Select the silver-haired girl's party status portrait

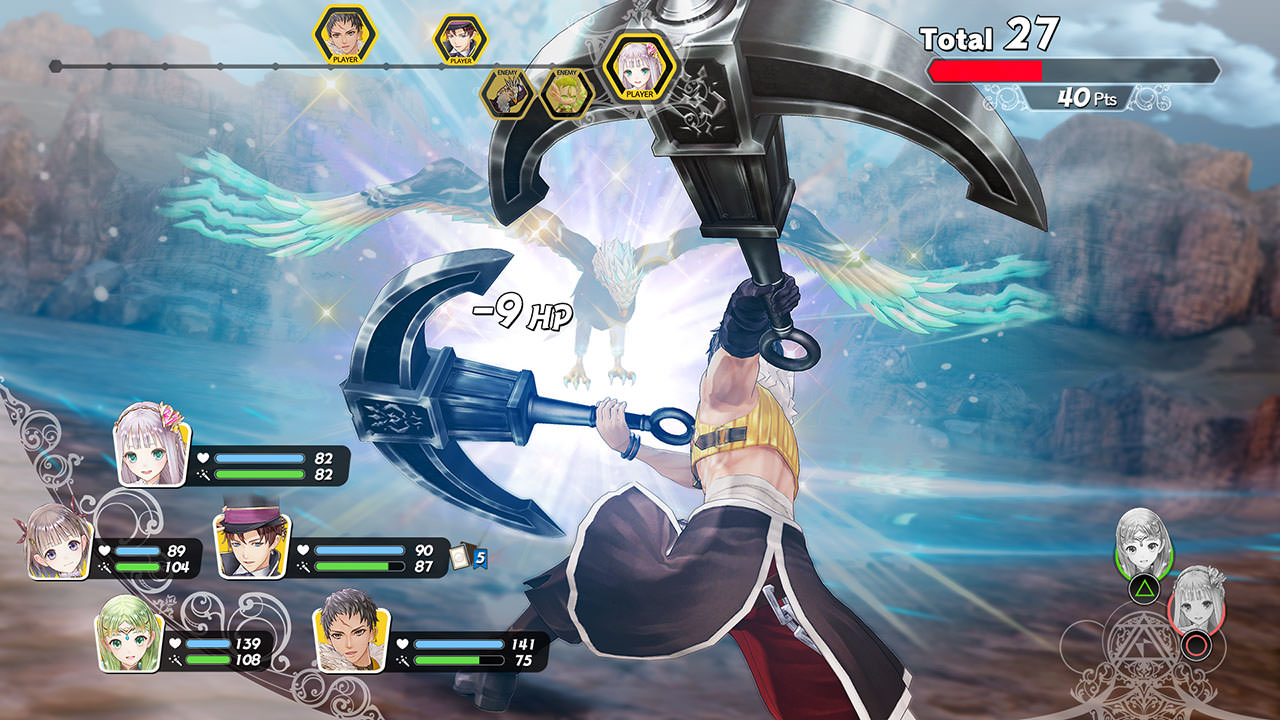pyautogui.click(x=153, y=446)
